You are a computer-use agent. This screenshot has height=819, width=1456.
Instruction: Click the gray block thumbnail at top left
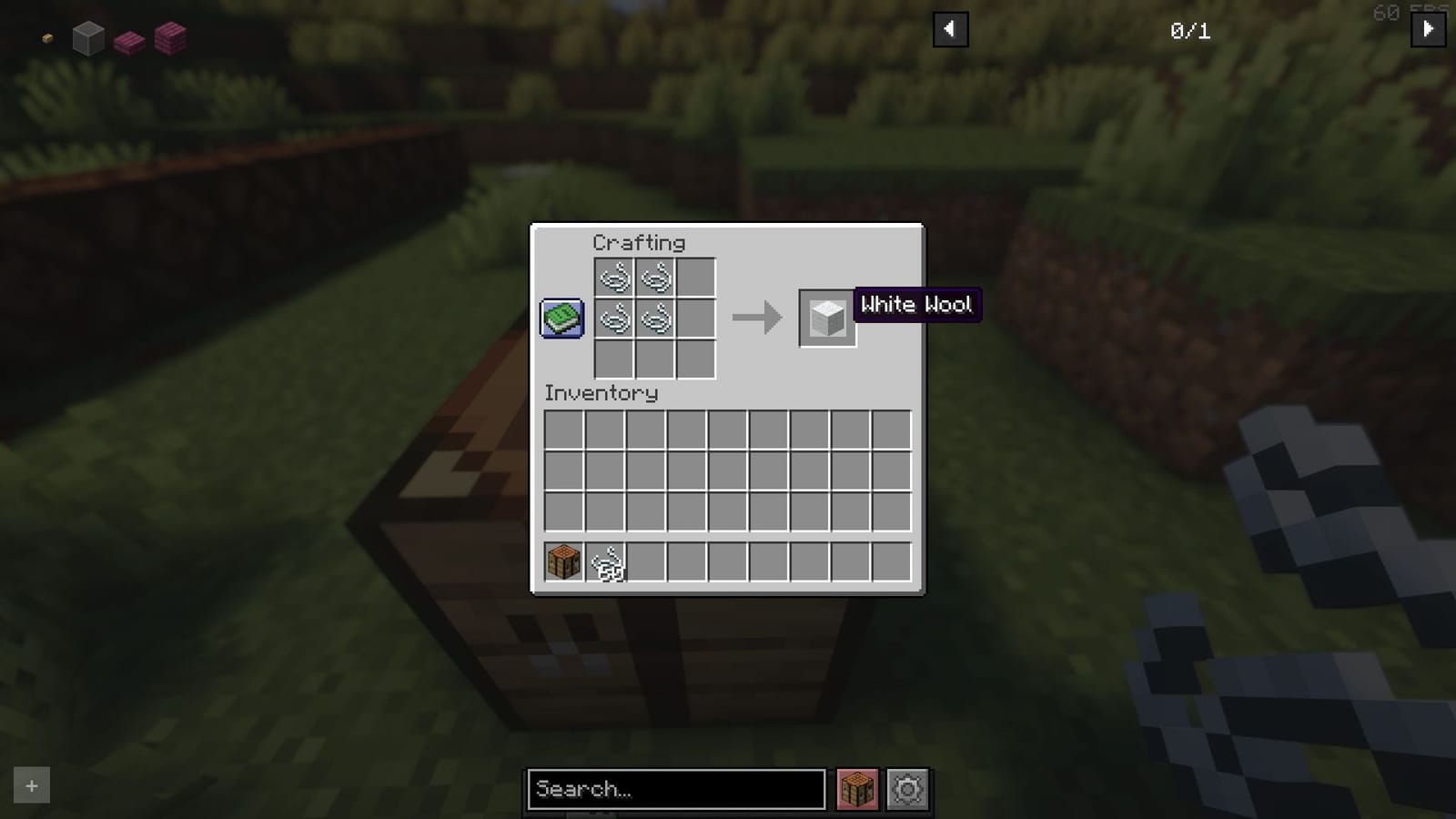(x=88, y=37)
